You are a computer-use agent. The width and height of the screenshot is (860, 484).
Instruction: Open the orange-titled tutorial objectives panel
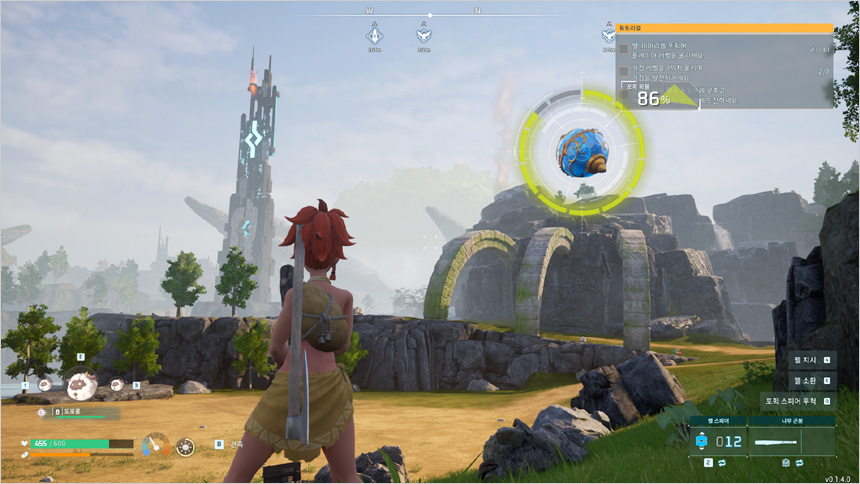click(x=724, y=29)
